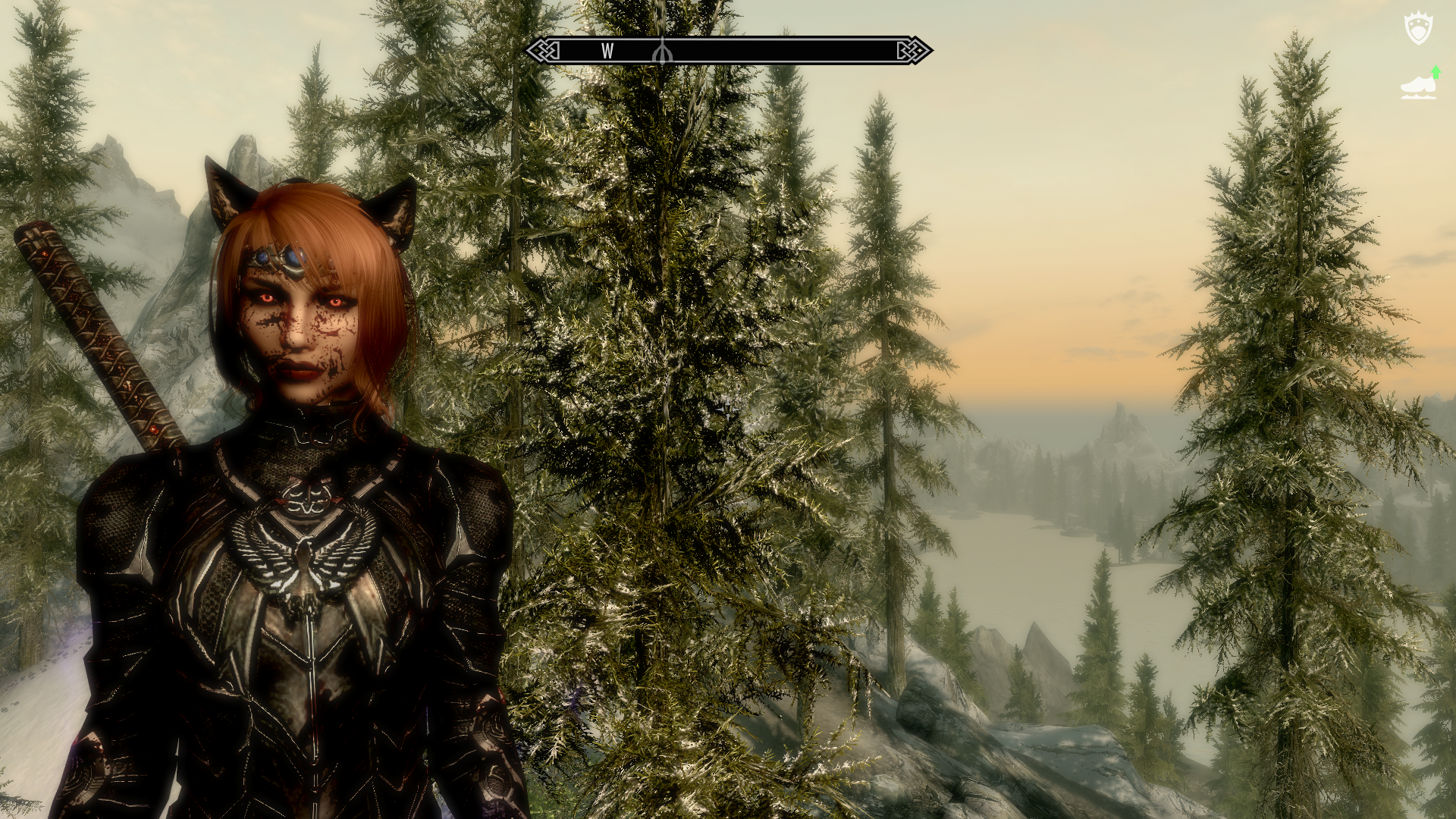Click the location marker on the compass
Image resolution: width=1456 pixels, height=819 pixels.
click(662, 51)
